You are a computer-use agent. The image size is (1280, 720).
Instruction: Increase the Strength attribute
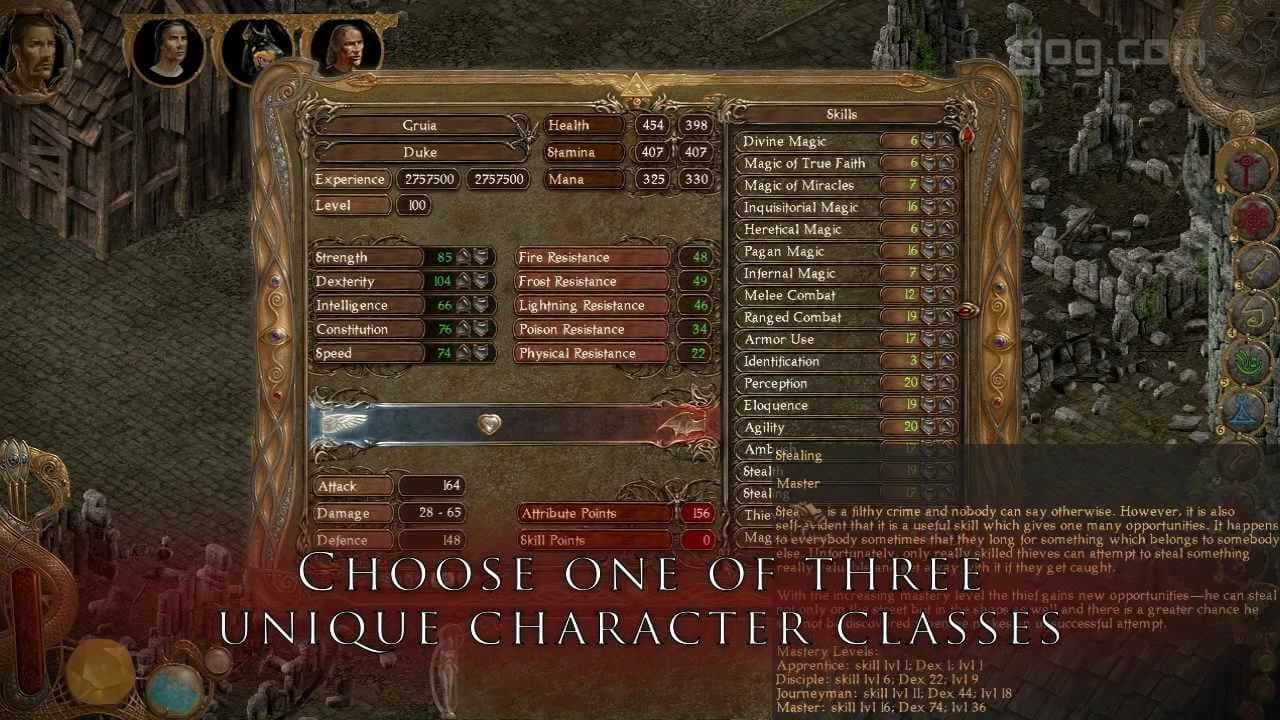[464, 257]
